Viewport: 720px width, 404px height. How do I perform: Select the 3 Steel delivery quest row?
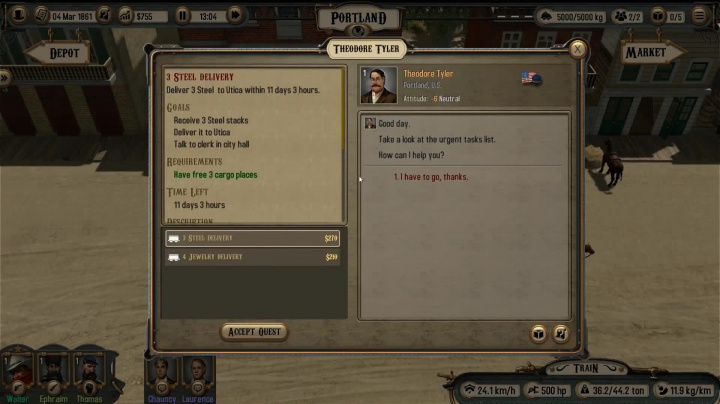tap(254, 238)
